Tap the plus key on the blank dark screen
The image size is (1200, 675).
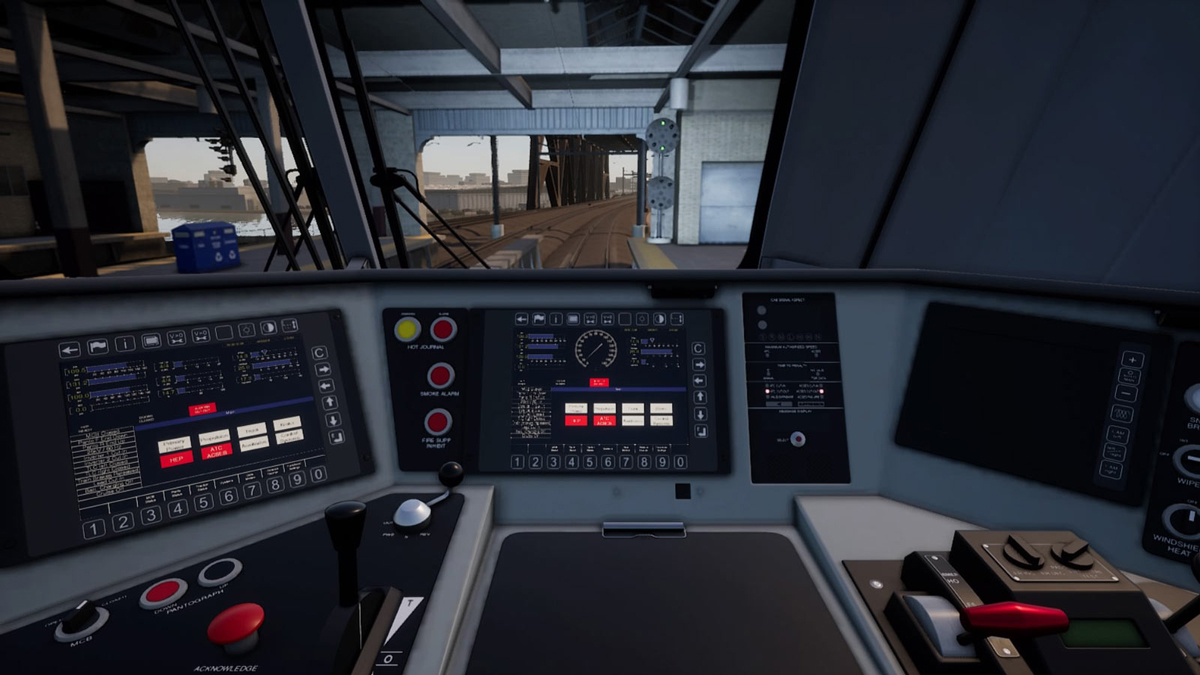1132,360
